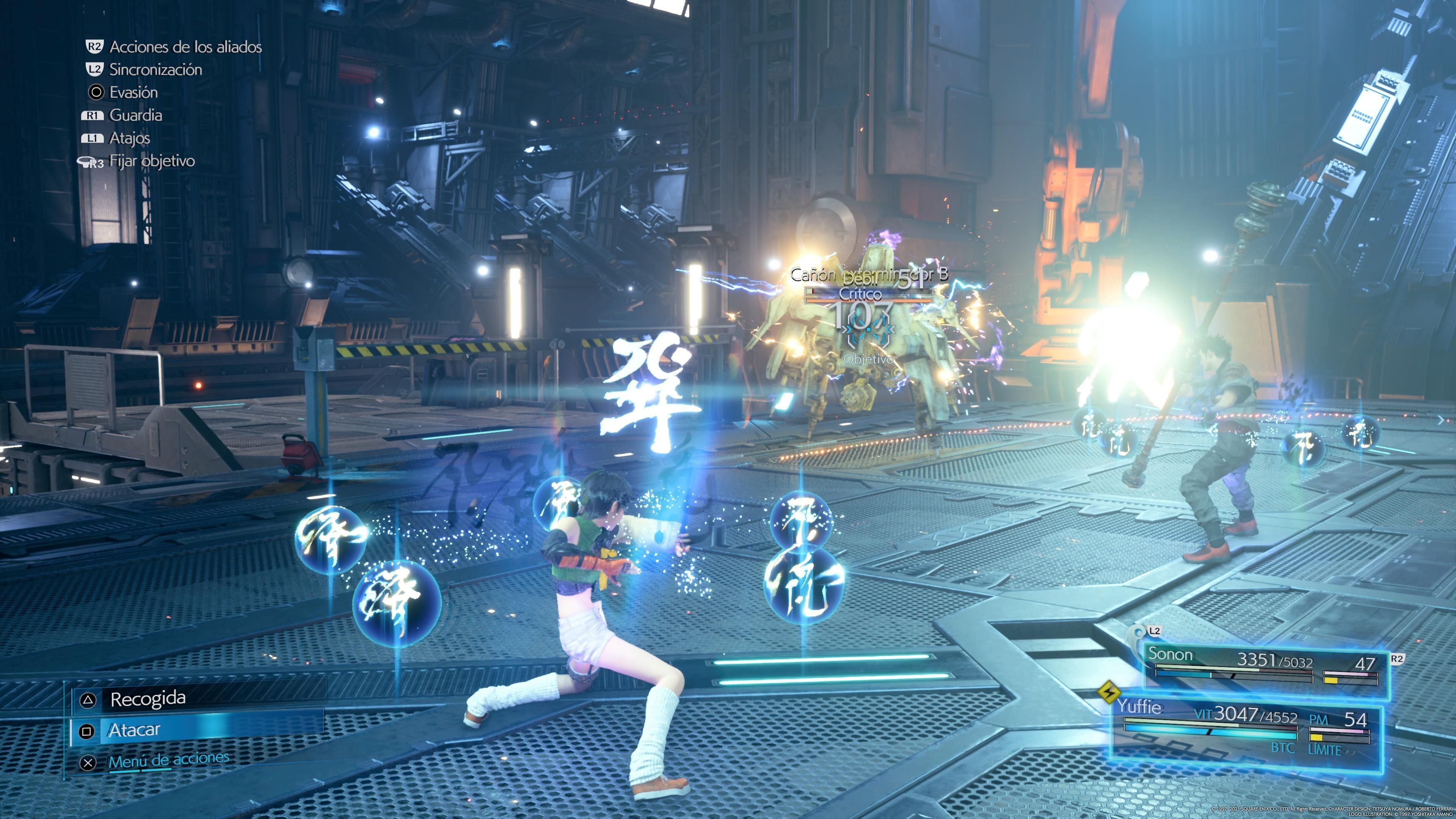The height and width of the screenshot is (819, 1456).
Task: Select the Recogida command
Action: (x=148, y=699)
